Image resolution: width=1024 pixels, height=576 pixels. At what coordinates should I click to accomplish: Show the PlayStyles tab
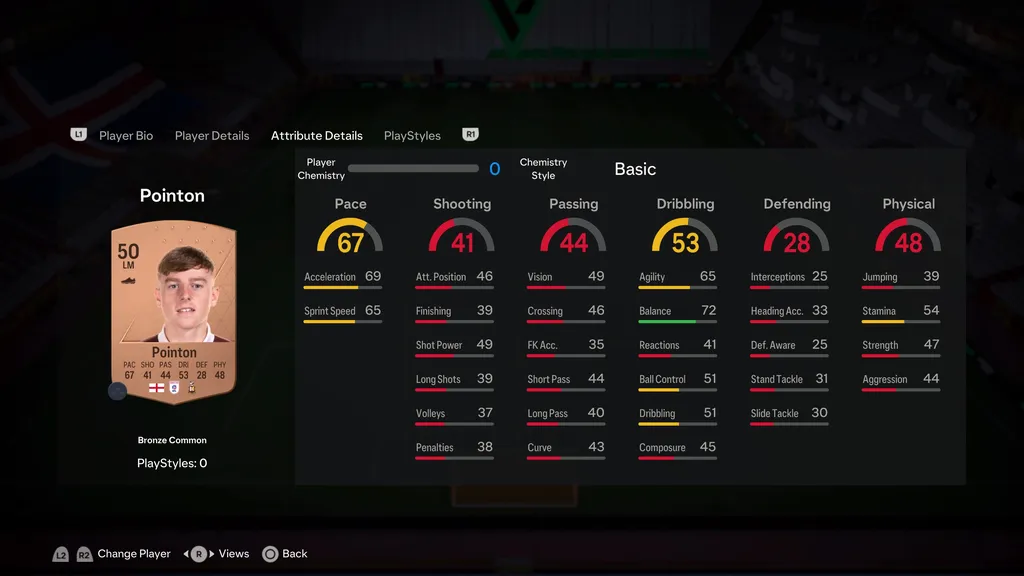pyautogui.click(x=412, y=136)
